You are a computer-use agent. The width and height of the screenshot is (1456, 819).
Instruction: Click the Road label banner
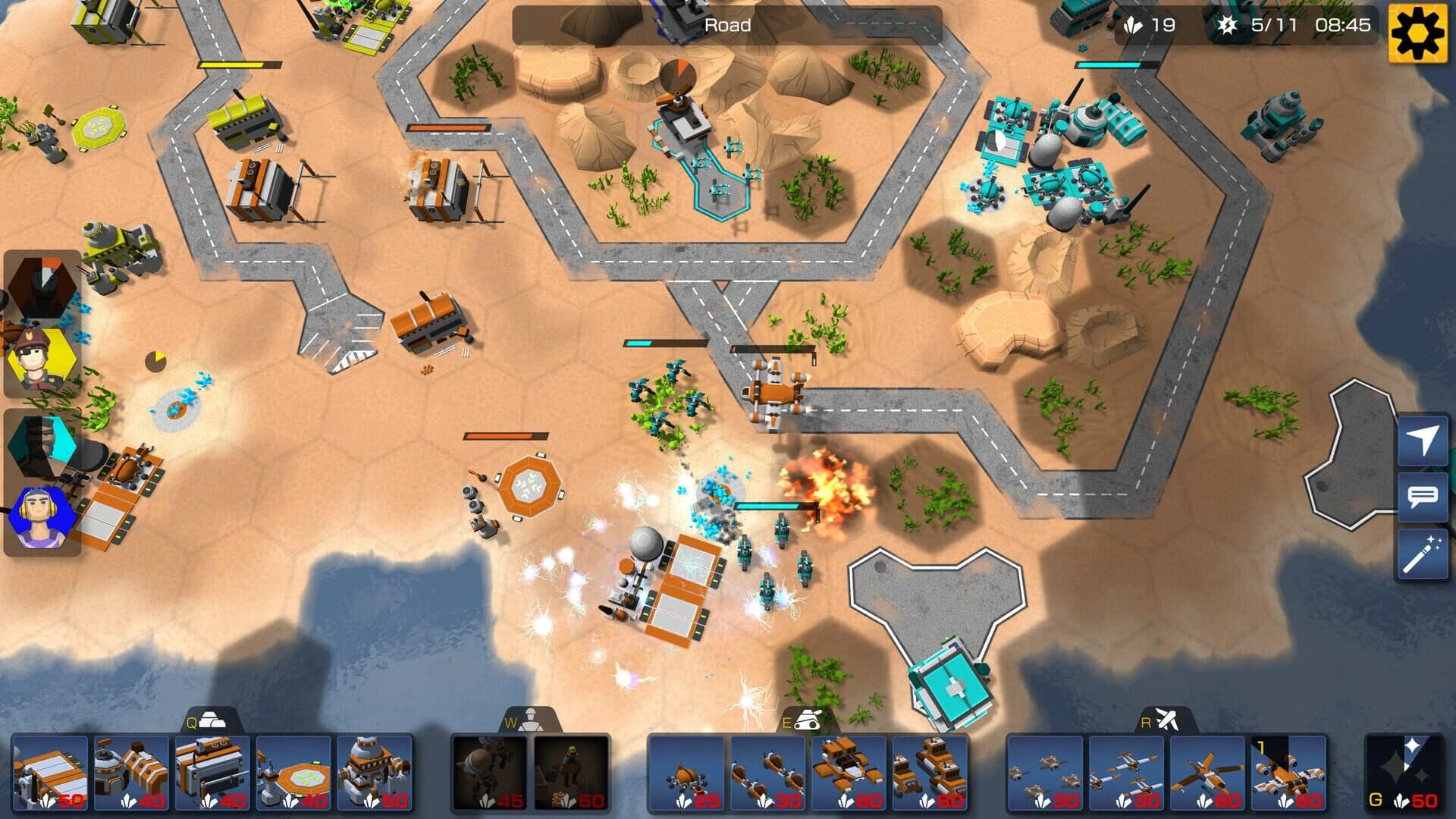(x=728, y=25)
